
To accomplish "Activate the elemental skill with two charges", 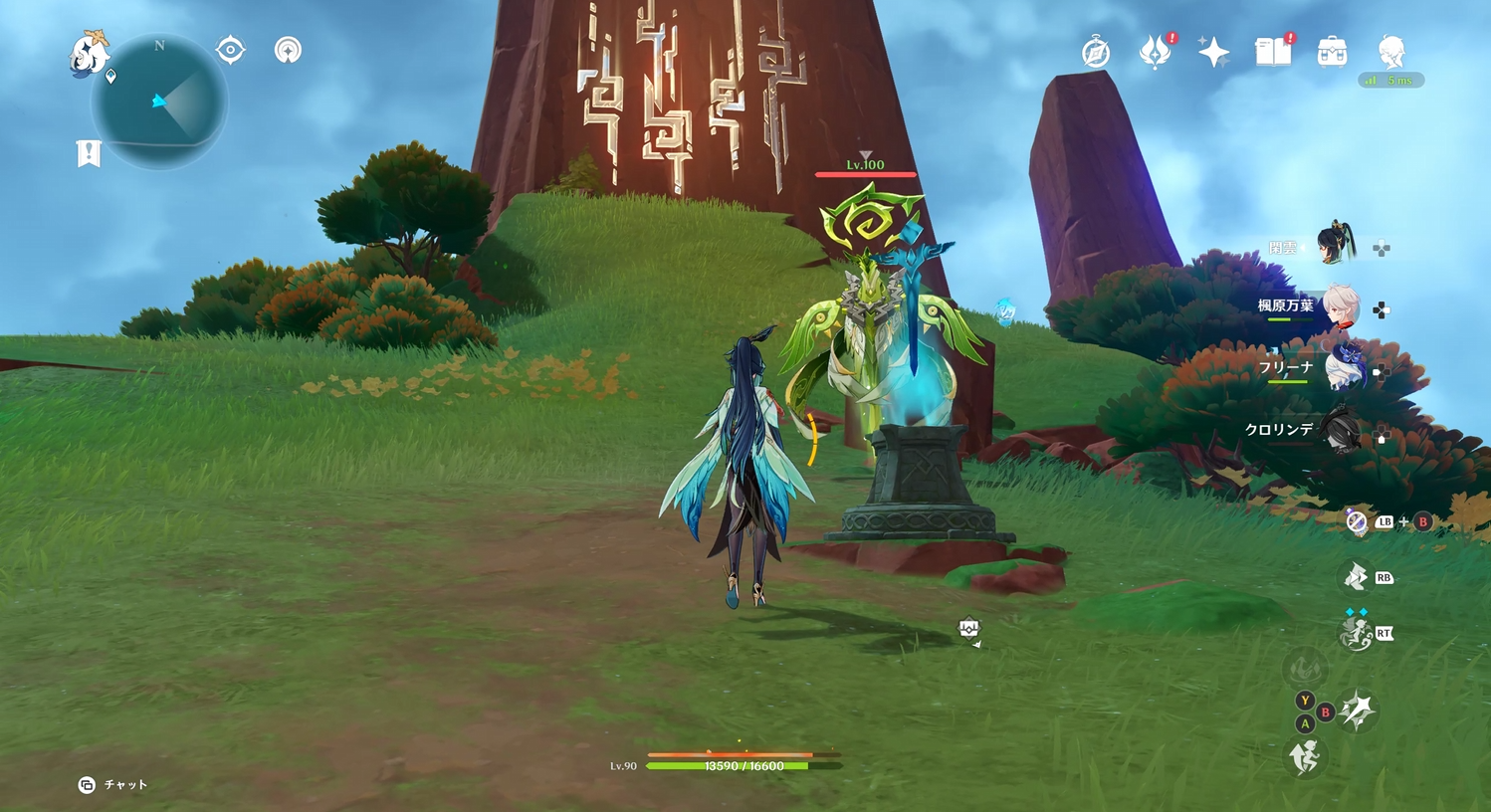I will pyautogui.click(x=1355, y=634).
